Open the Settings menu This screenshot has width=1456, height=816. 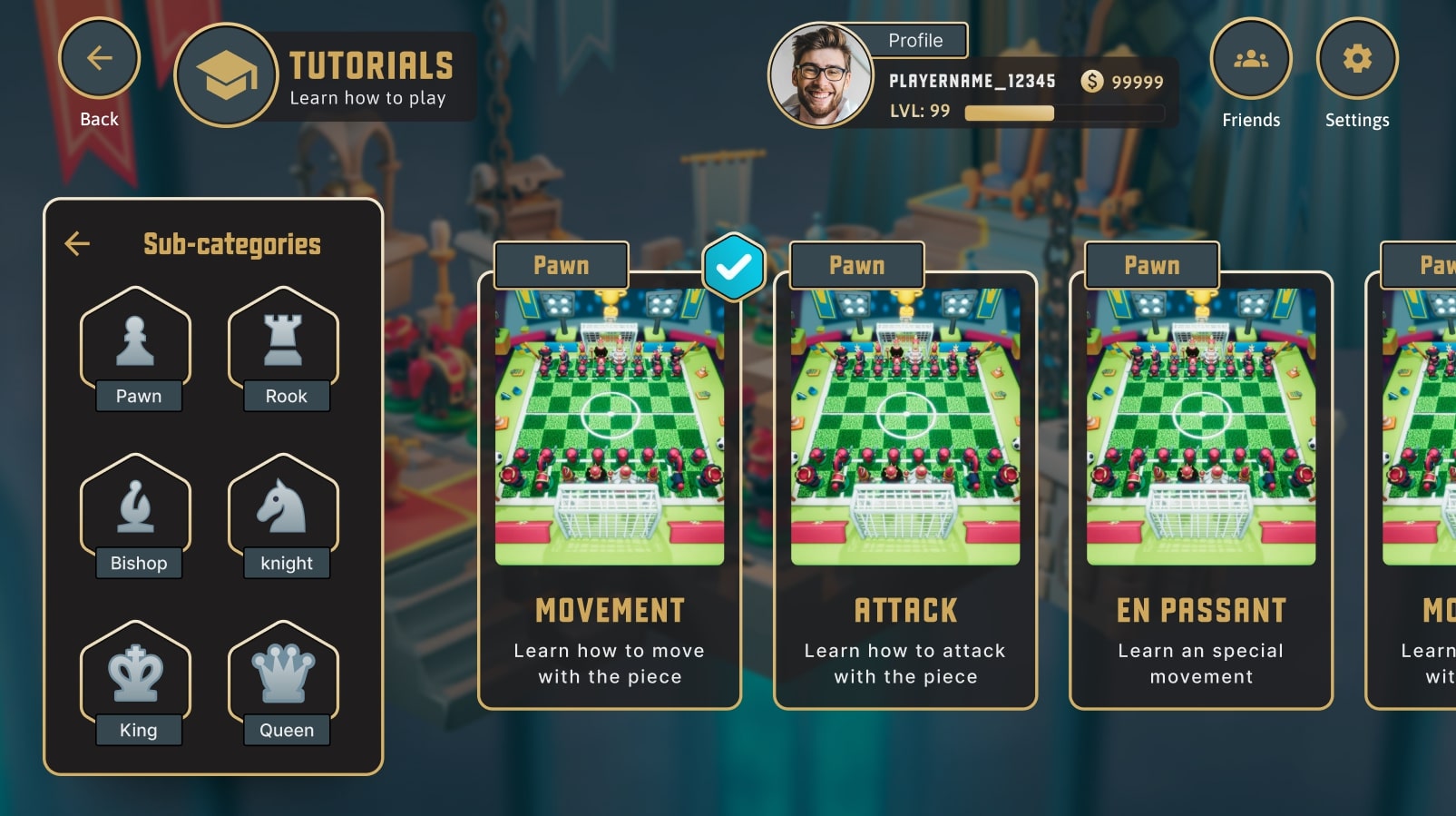1357,59
